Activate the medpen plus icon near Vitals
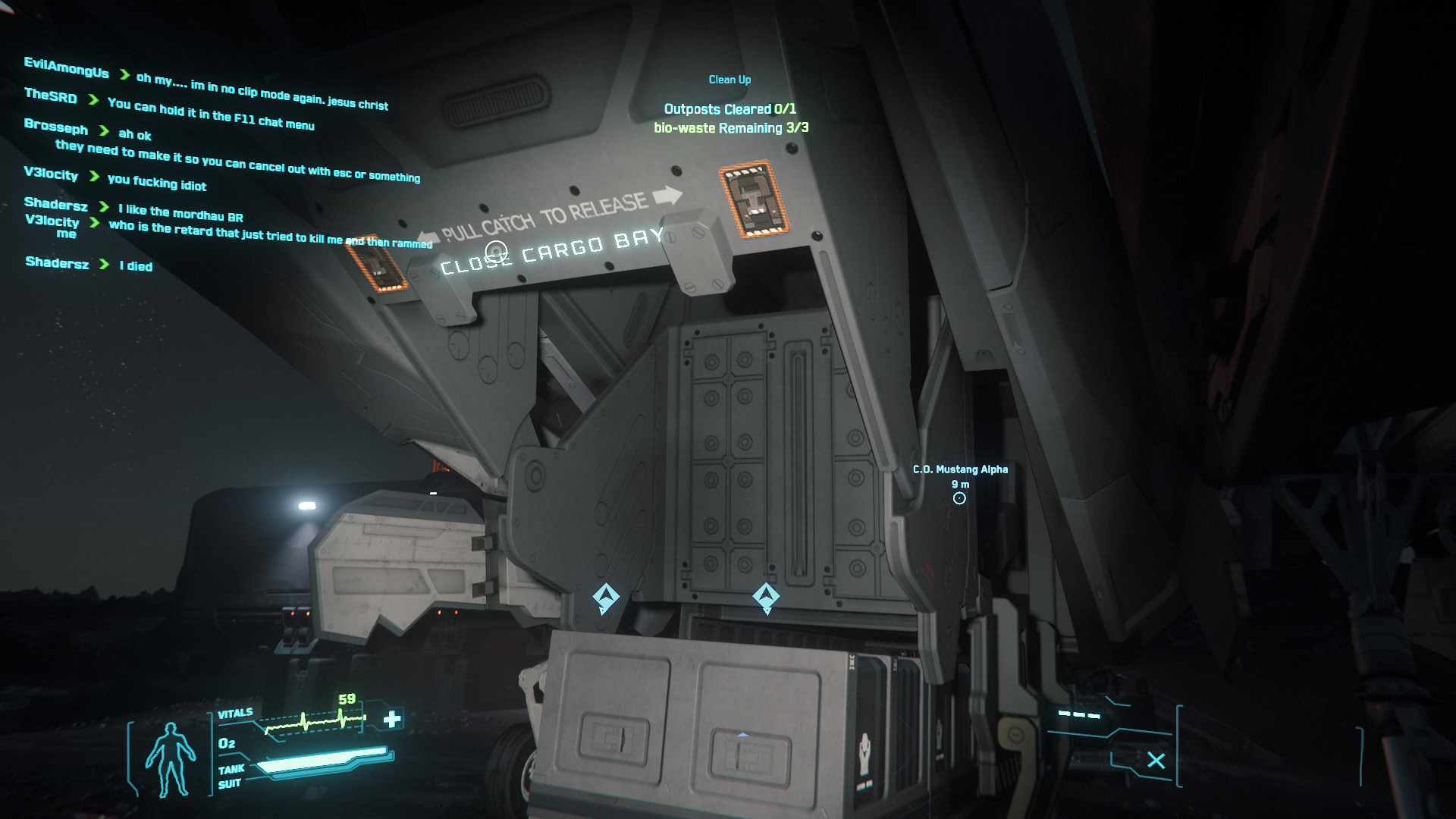This screenshot has height=819, width=1456. coord(391,719)
